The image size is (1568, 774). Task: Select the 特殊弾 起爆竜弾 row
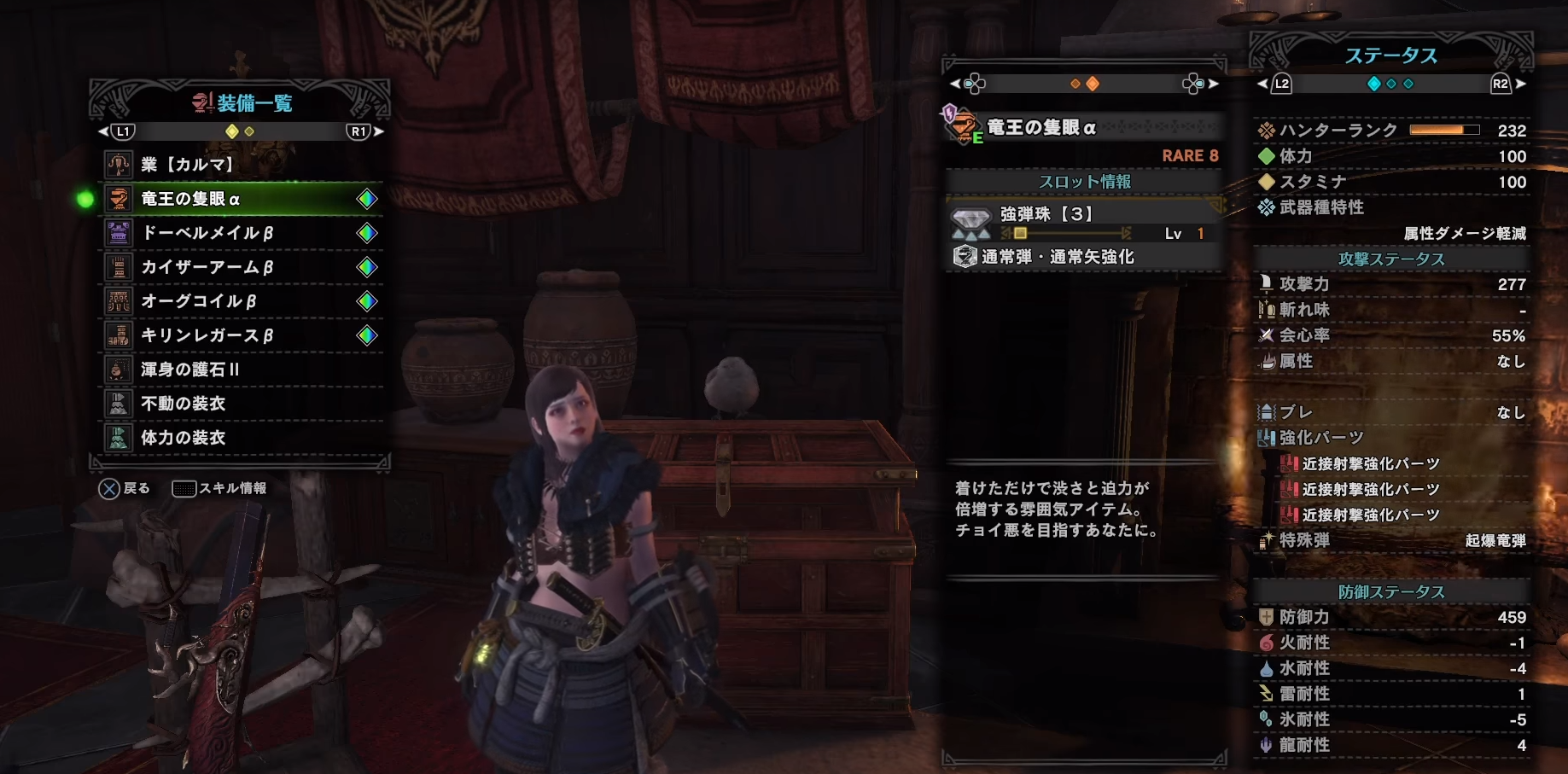tap(1391, 540)
